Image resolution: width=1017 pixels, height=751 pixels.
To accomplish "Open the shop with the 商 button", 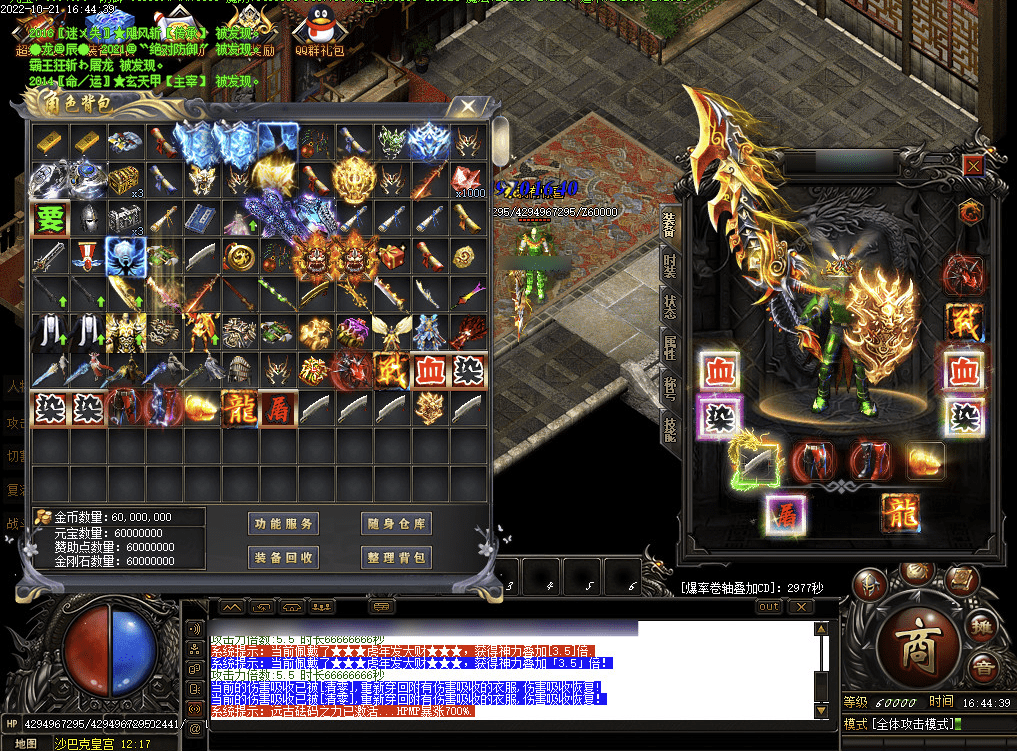I will coord(916,647).
